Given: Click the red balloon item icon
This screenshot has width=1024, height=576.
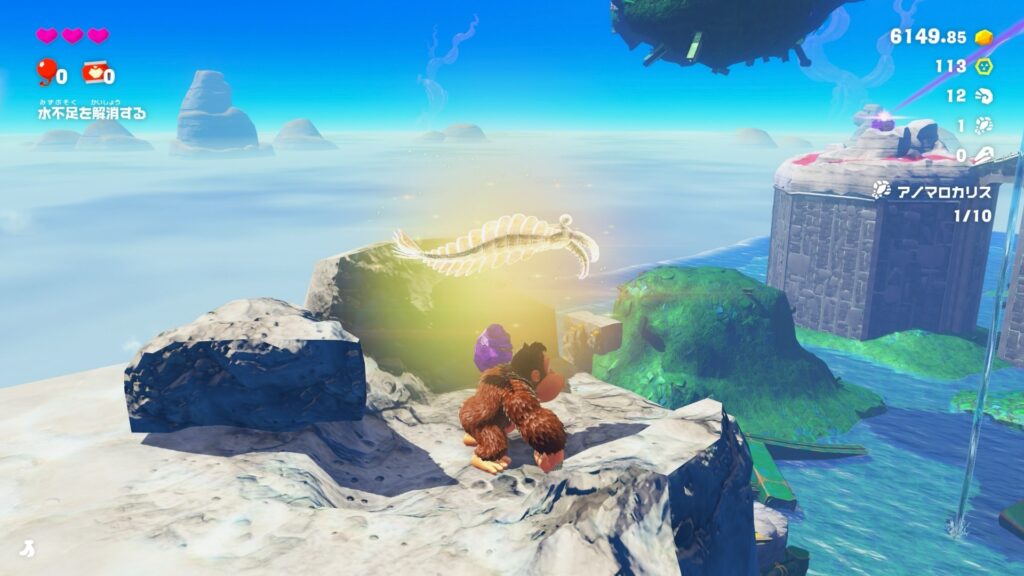Looking at the screenshot, I should point(45,71).
